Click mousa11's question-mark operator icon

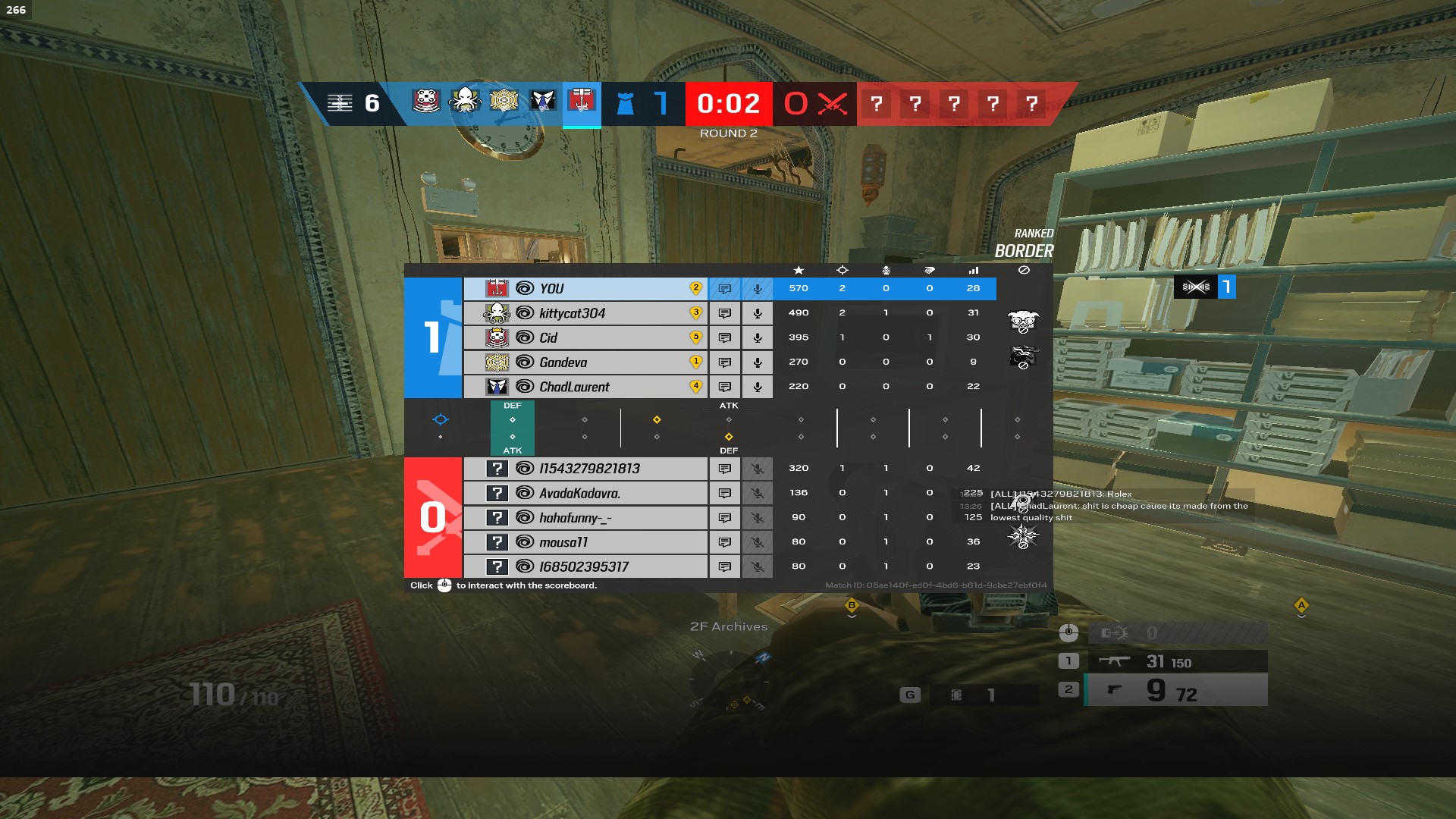point(498,541)
